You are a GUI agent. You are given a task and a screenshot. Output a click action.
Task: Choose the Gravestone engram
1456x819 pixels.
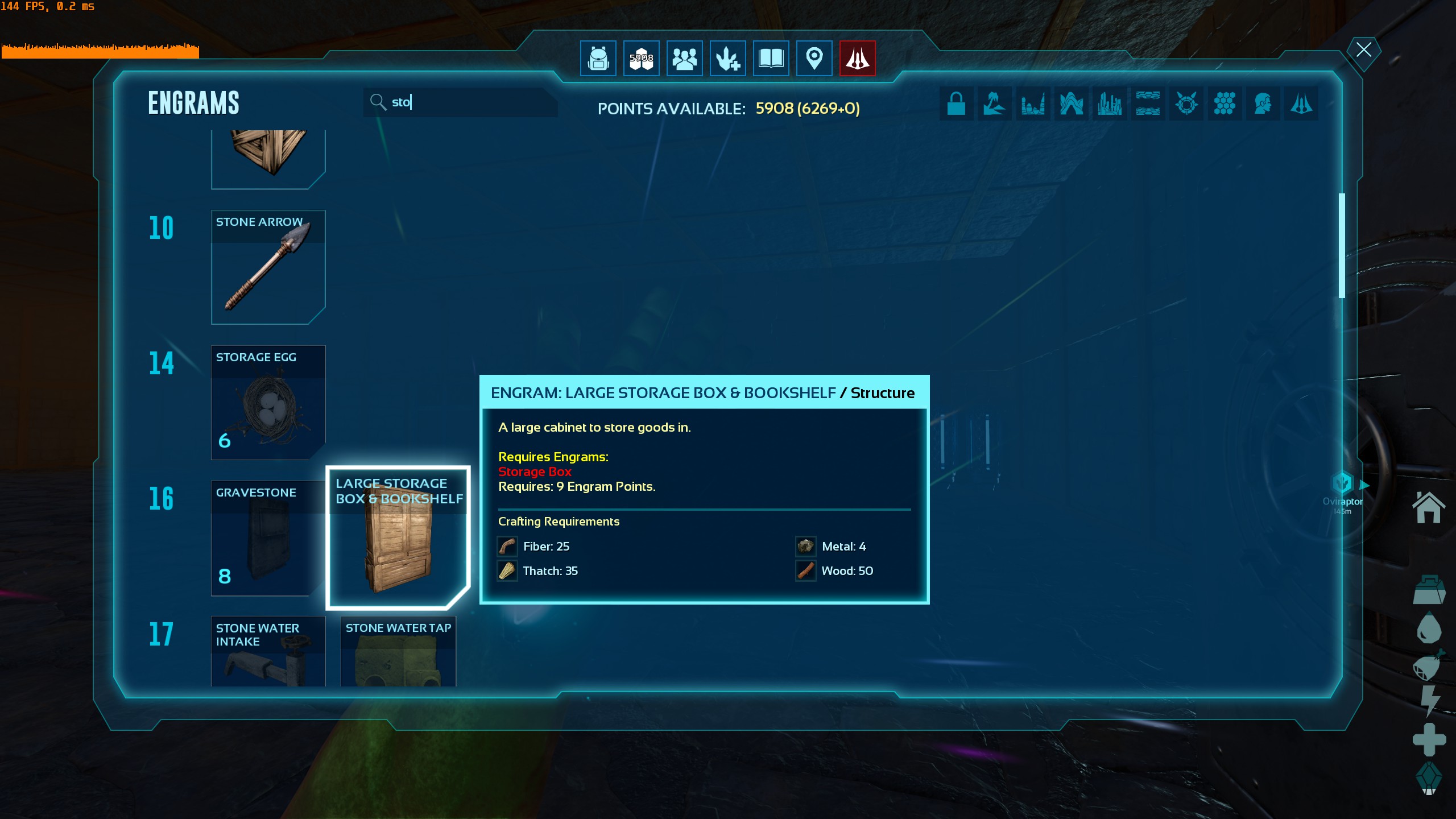point(268,538)
